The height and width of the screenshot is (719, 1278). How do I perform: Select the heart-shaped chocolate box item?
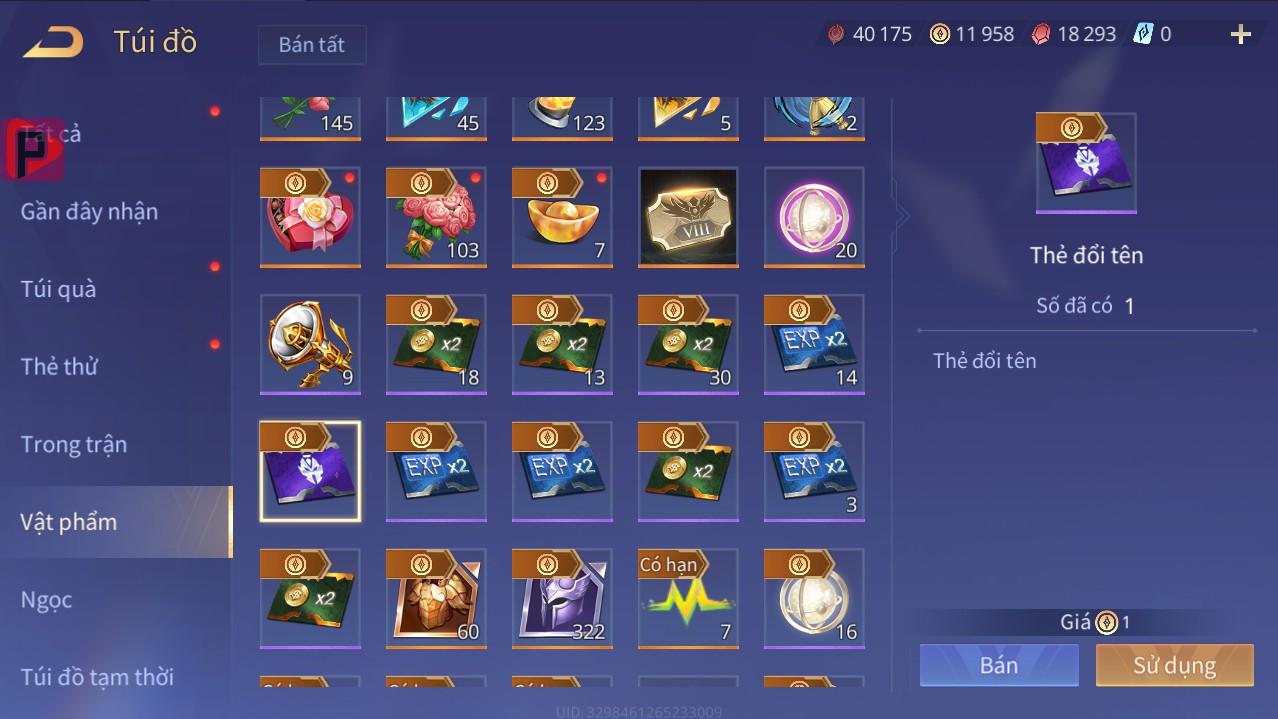(x=310, y=217)
